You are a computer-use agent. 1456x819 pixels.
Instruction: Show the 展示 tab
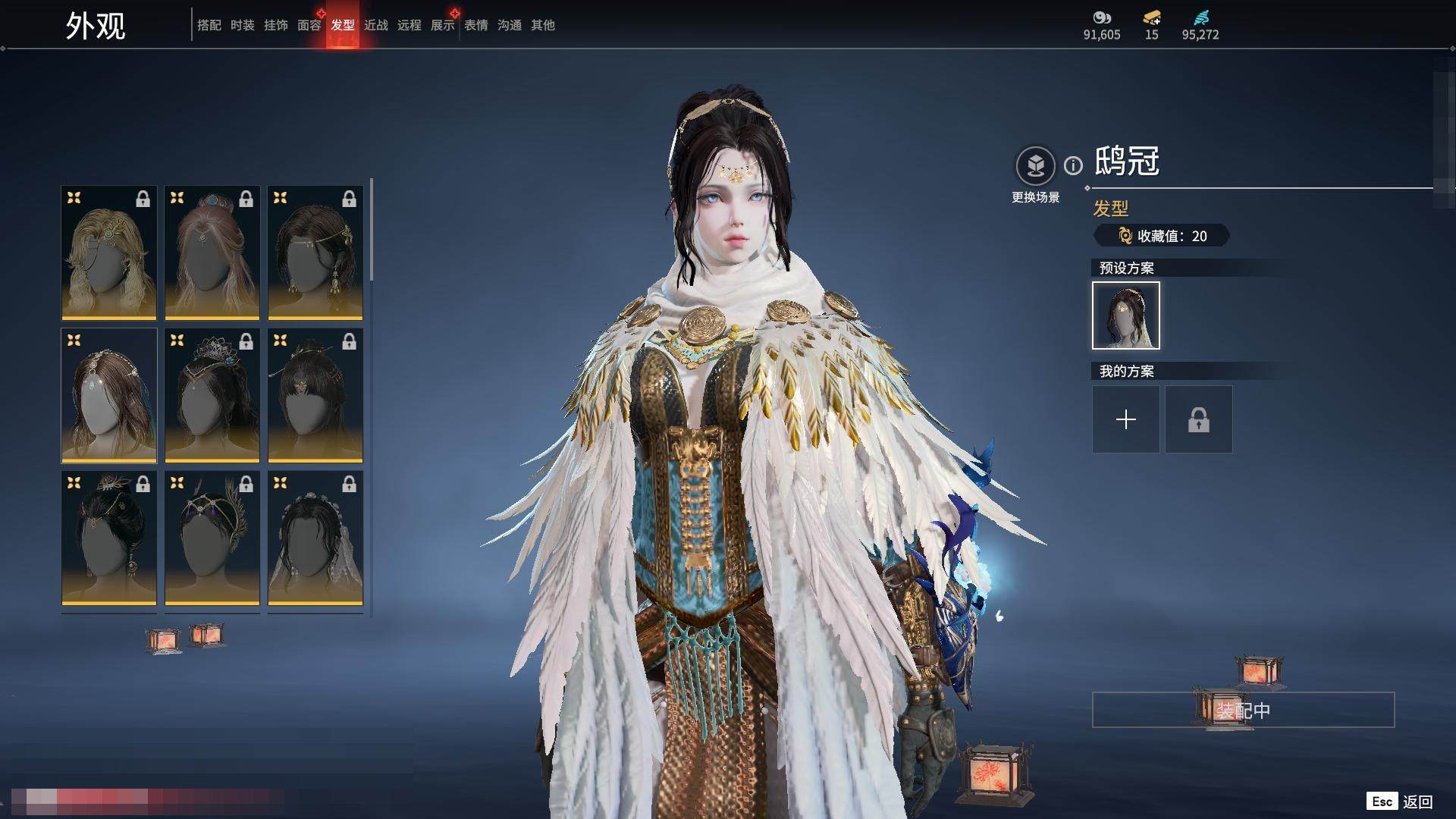point(442,25)
